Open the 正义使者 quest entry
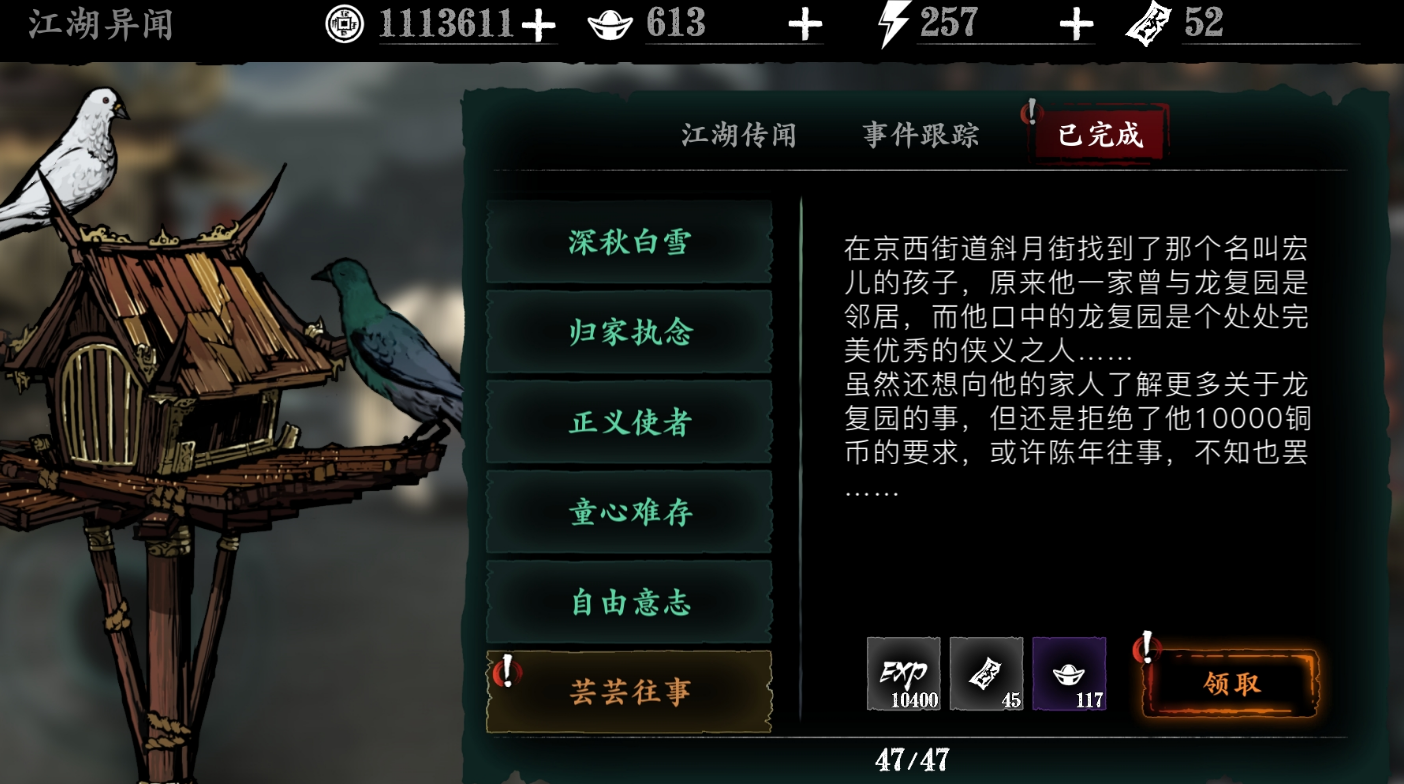 coord(628,422)
